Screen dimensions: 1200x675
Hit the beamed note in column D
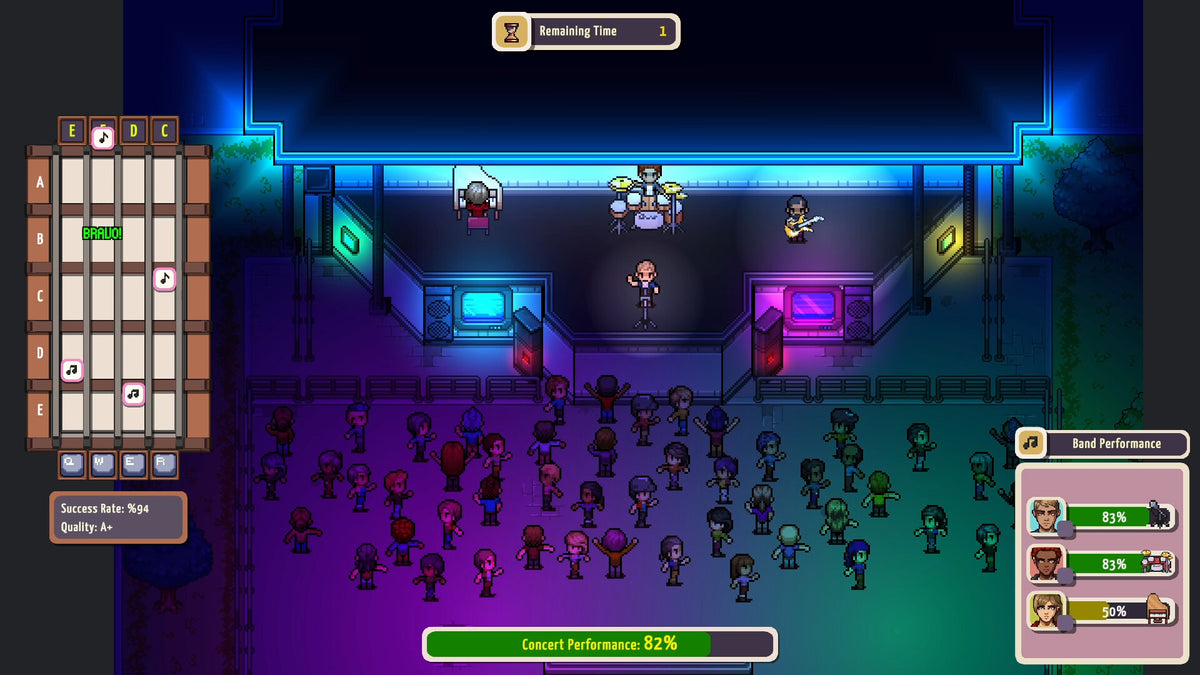tap(133, 393)
